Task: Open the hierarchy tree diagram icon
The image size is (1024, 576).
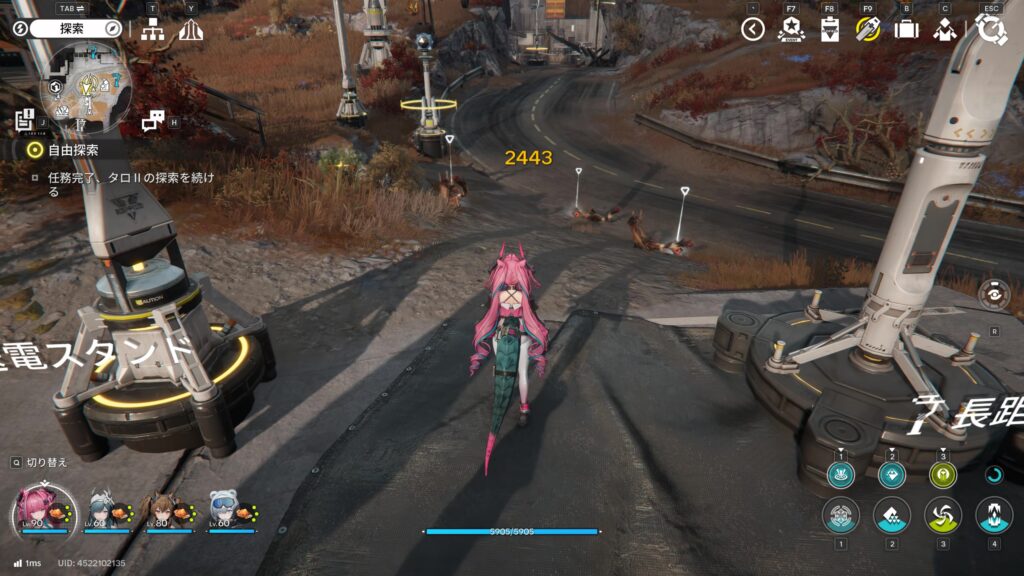Action: tap(152, 30)
